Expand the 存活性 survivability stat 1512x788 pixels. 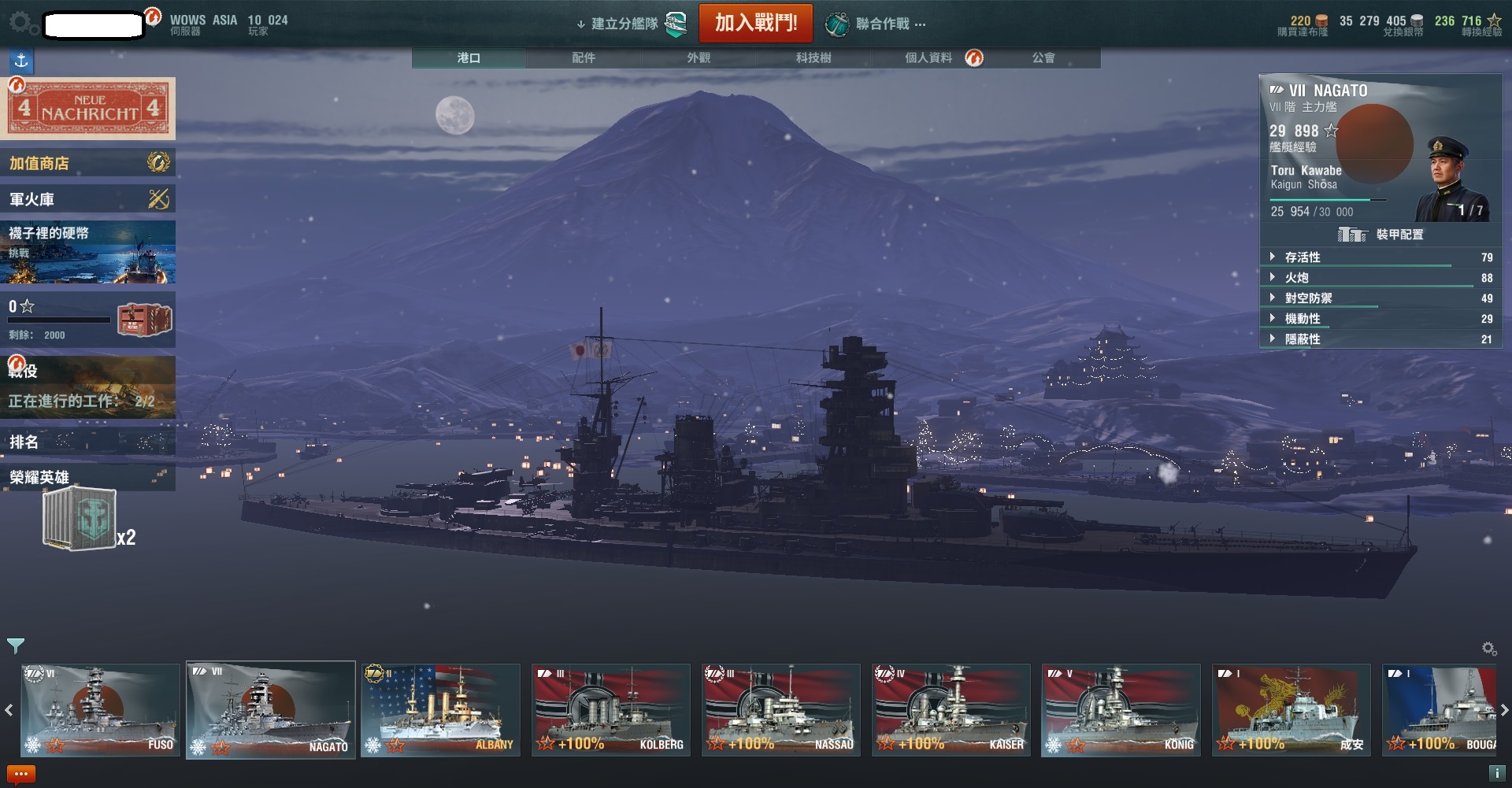(1303, 257)
